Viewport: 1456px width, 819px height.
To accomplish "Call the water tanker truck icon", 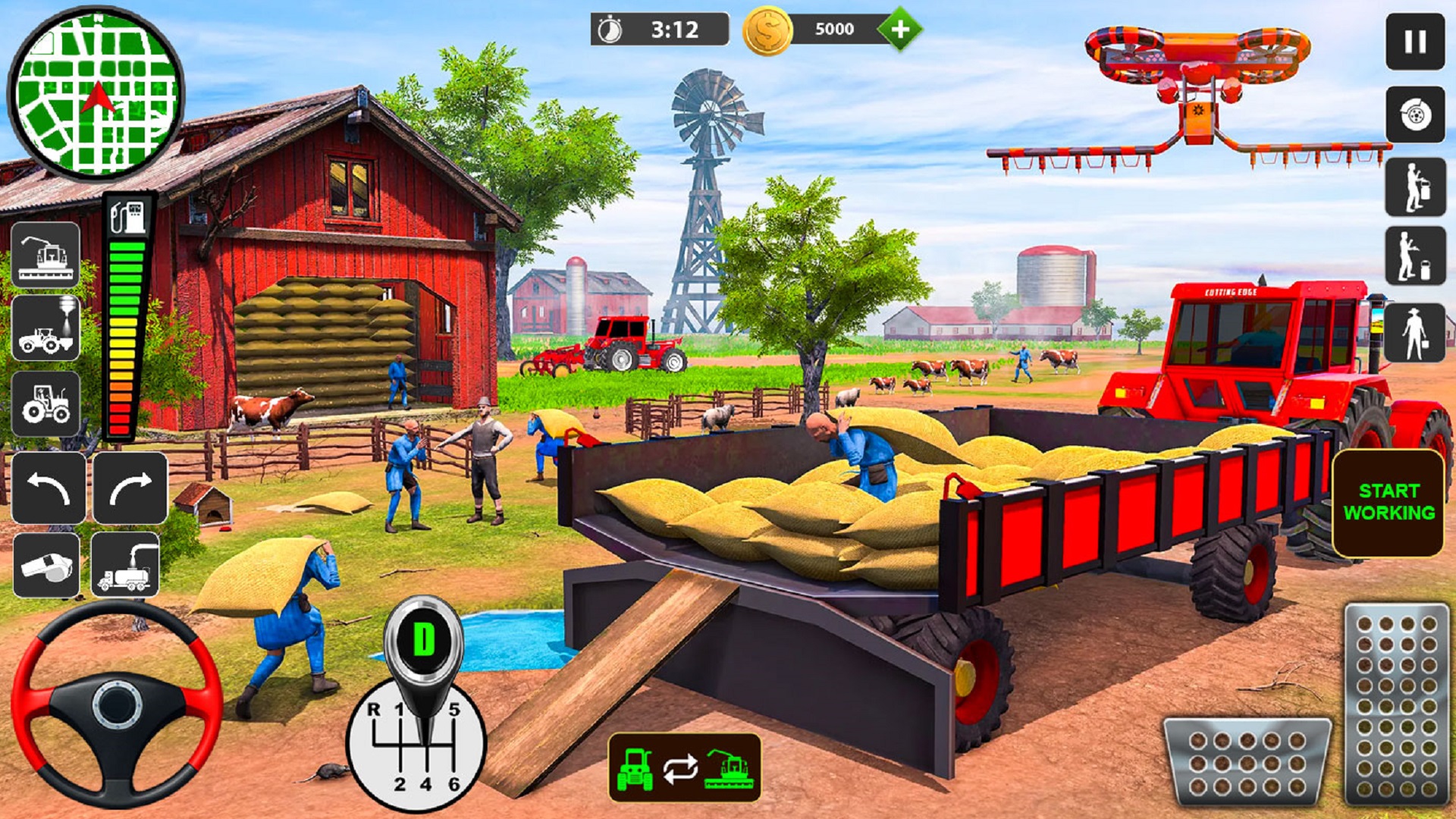I will point(125,565).
